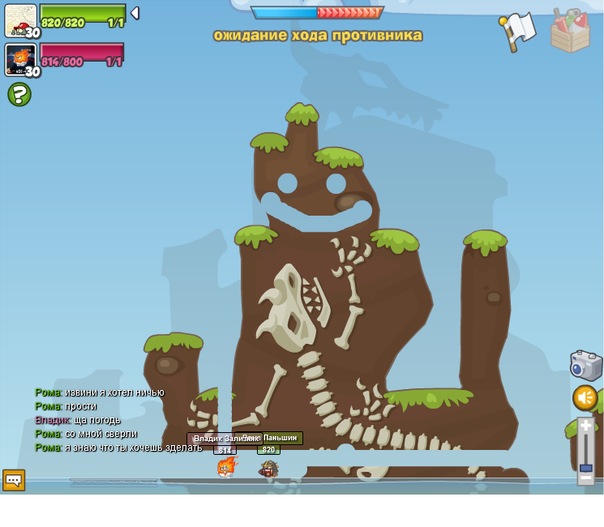The image size is (604, 527).
Task: Click the blue zoom slider handle
Action: pyautogui.click(x=586, y=465)
